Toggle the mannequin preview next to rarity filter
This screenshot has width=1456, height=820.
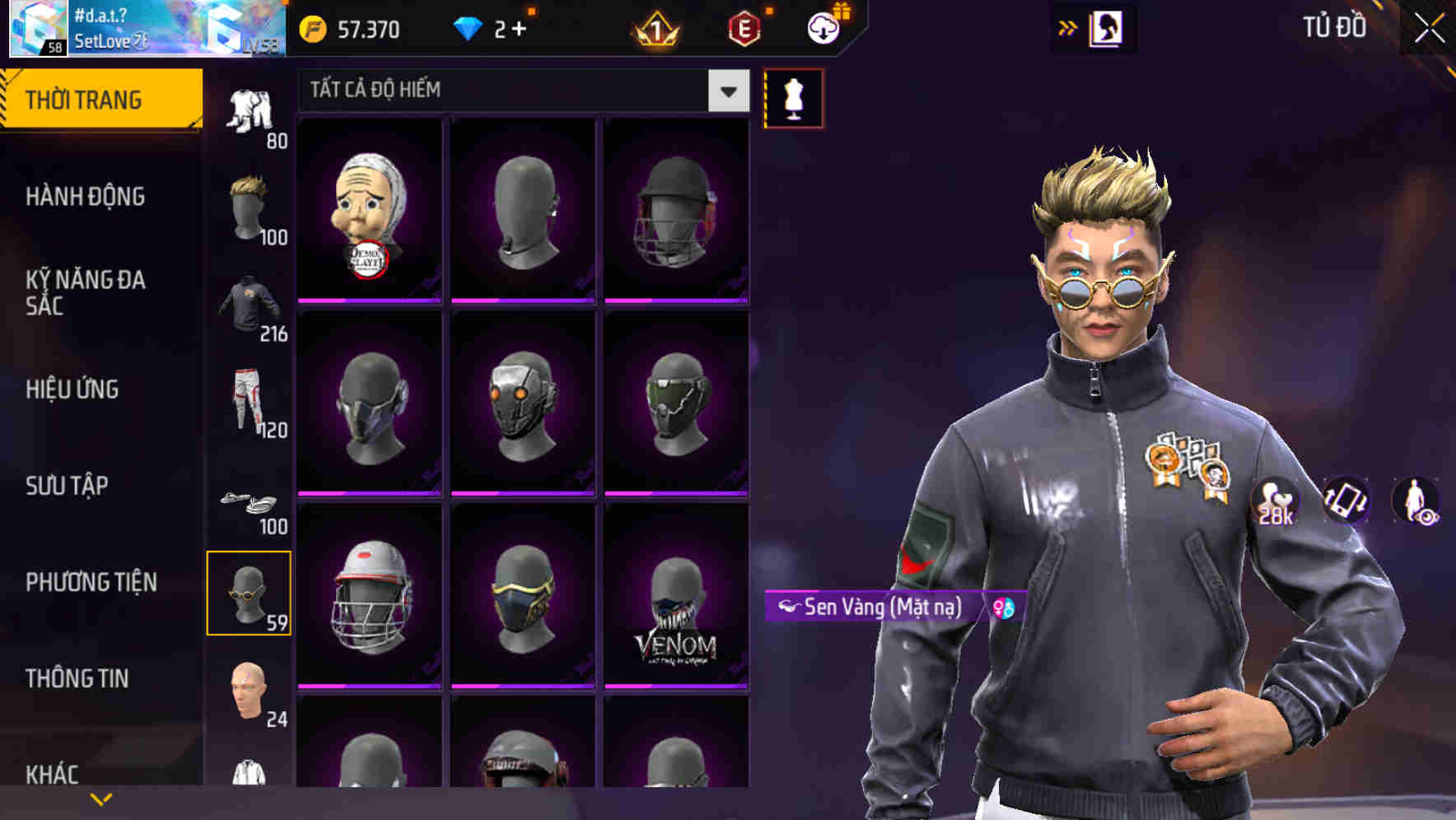click(x=793, y=97)
